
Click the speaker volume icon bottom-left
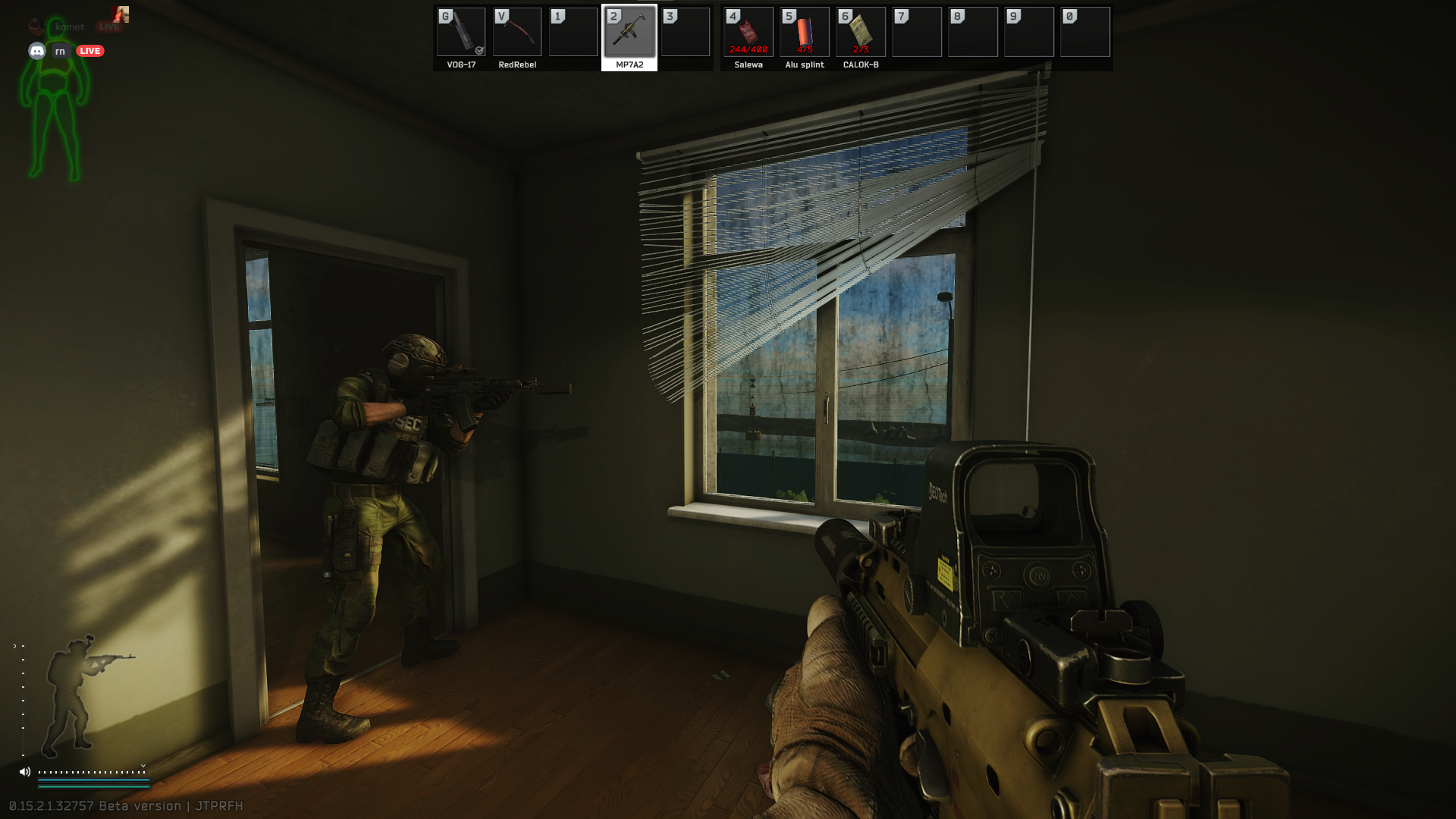point(25,770)
